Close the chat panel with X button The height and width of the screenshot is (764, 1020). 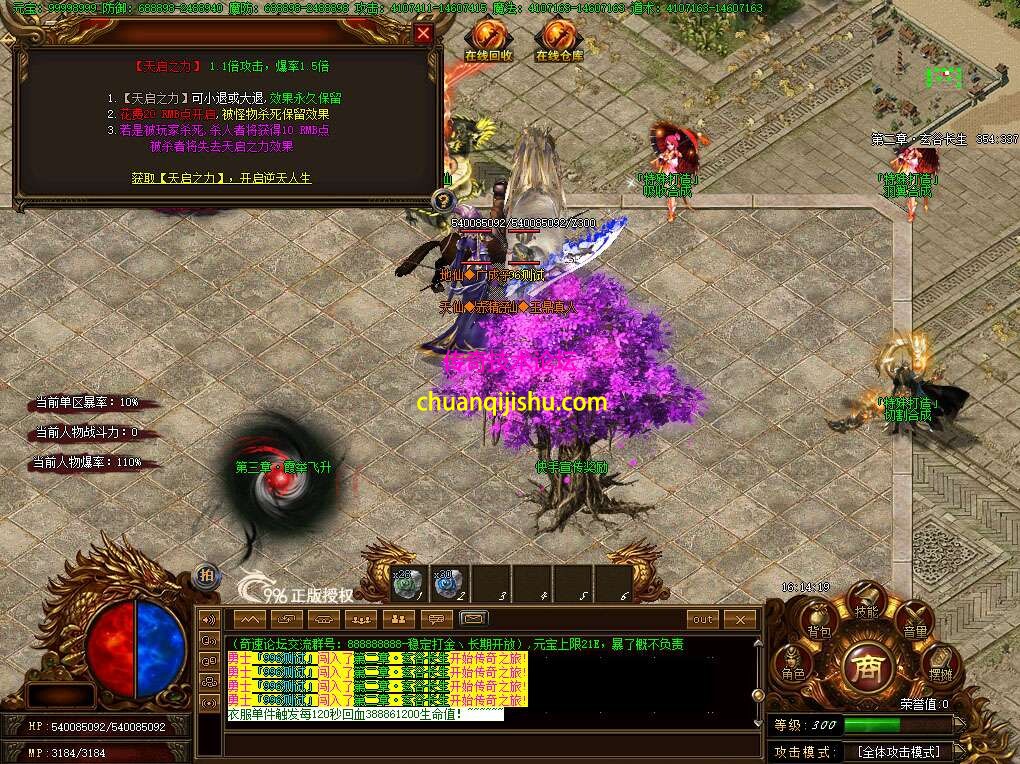(x=740, y=620)
